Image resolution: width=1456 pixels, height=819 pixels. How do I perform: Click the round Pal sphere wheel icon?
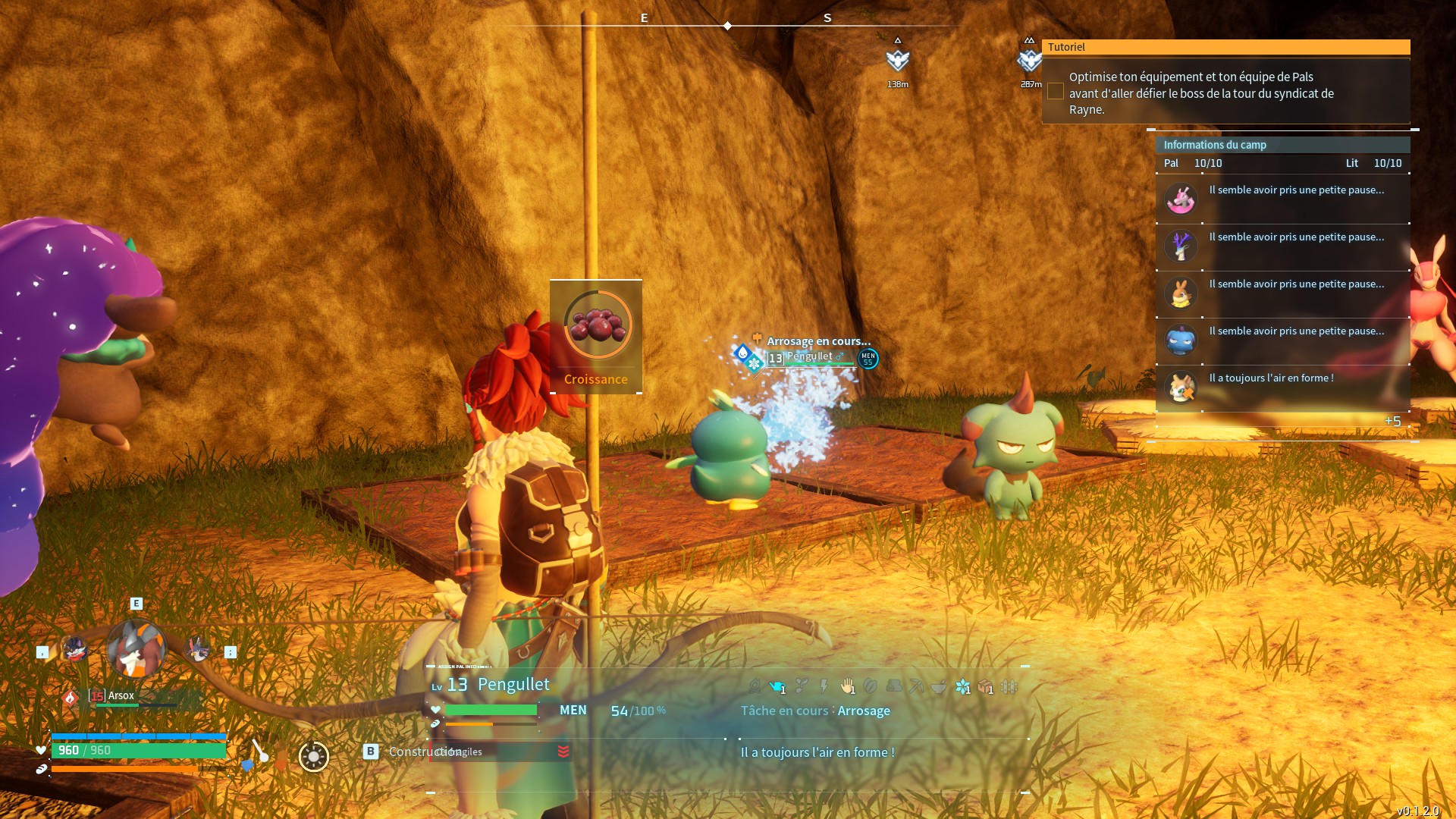click(313, 756)
